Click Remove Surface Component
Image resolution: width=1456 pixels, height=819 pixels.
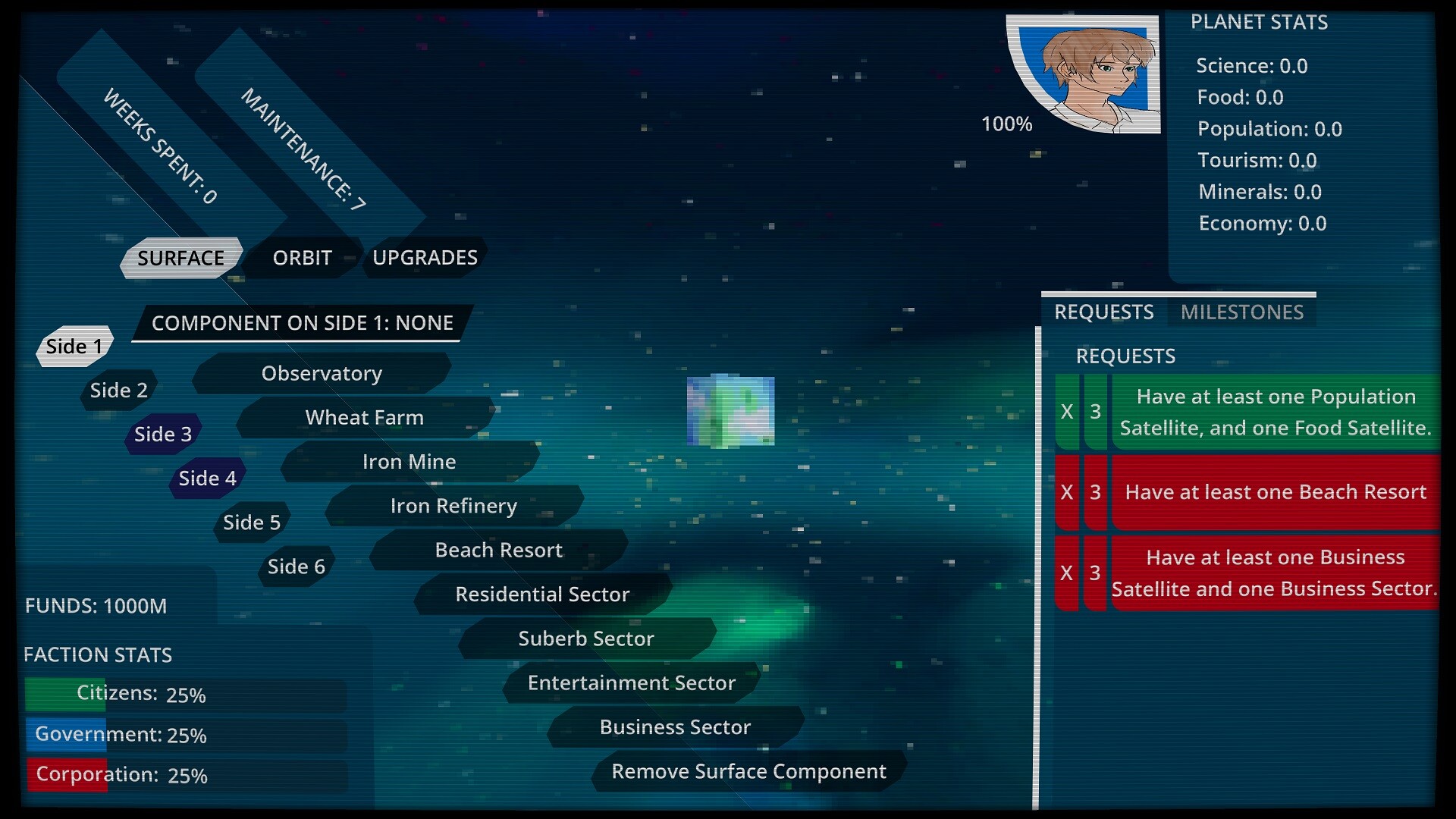point(748,771)
